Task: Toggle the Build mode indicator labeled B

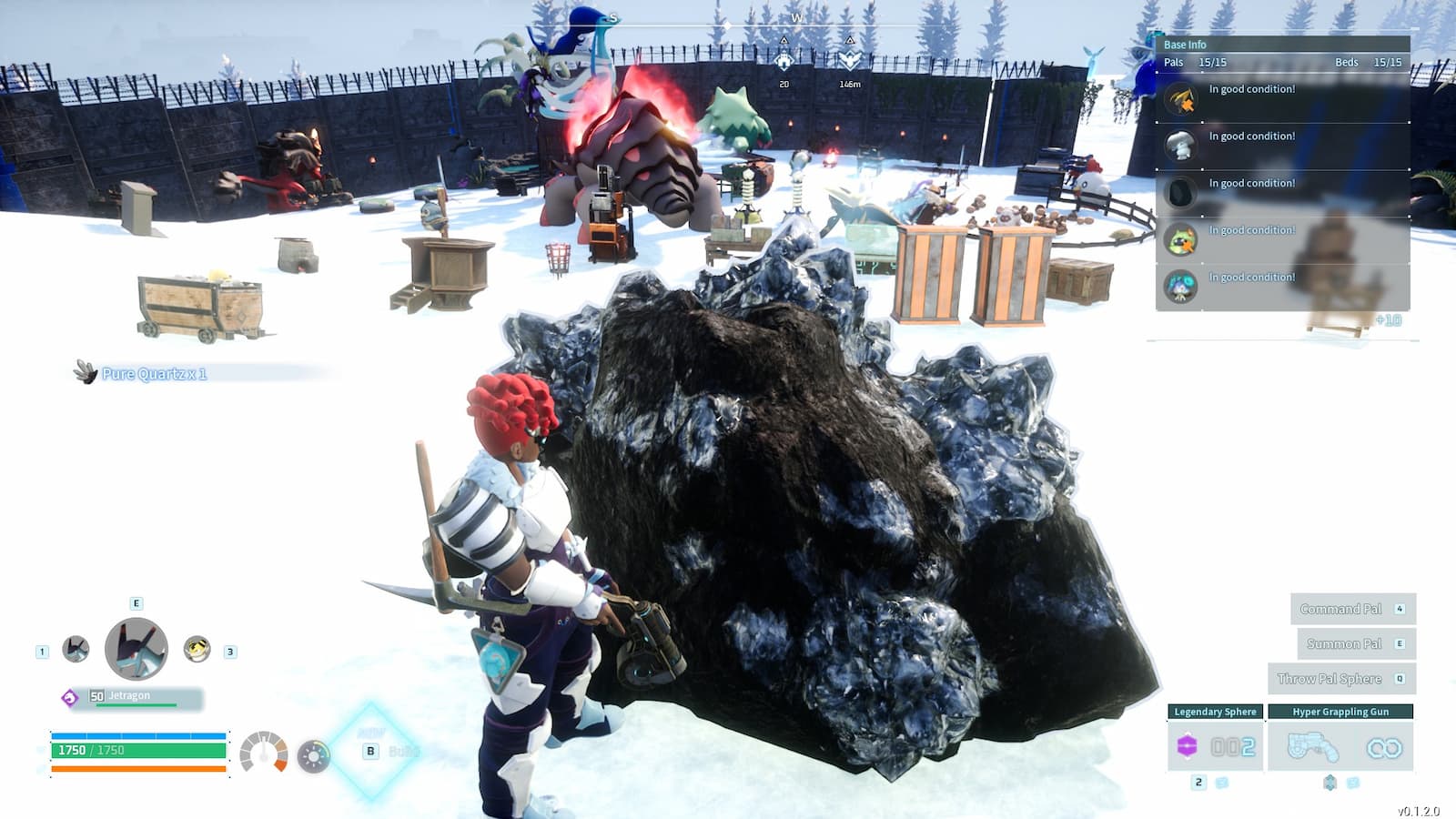Action: point(370,752)
